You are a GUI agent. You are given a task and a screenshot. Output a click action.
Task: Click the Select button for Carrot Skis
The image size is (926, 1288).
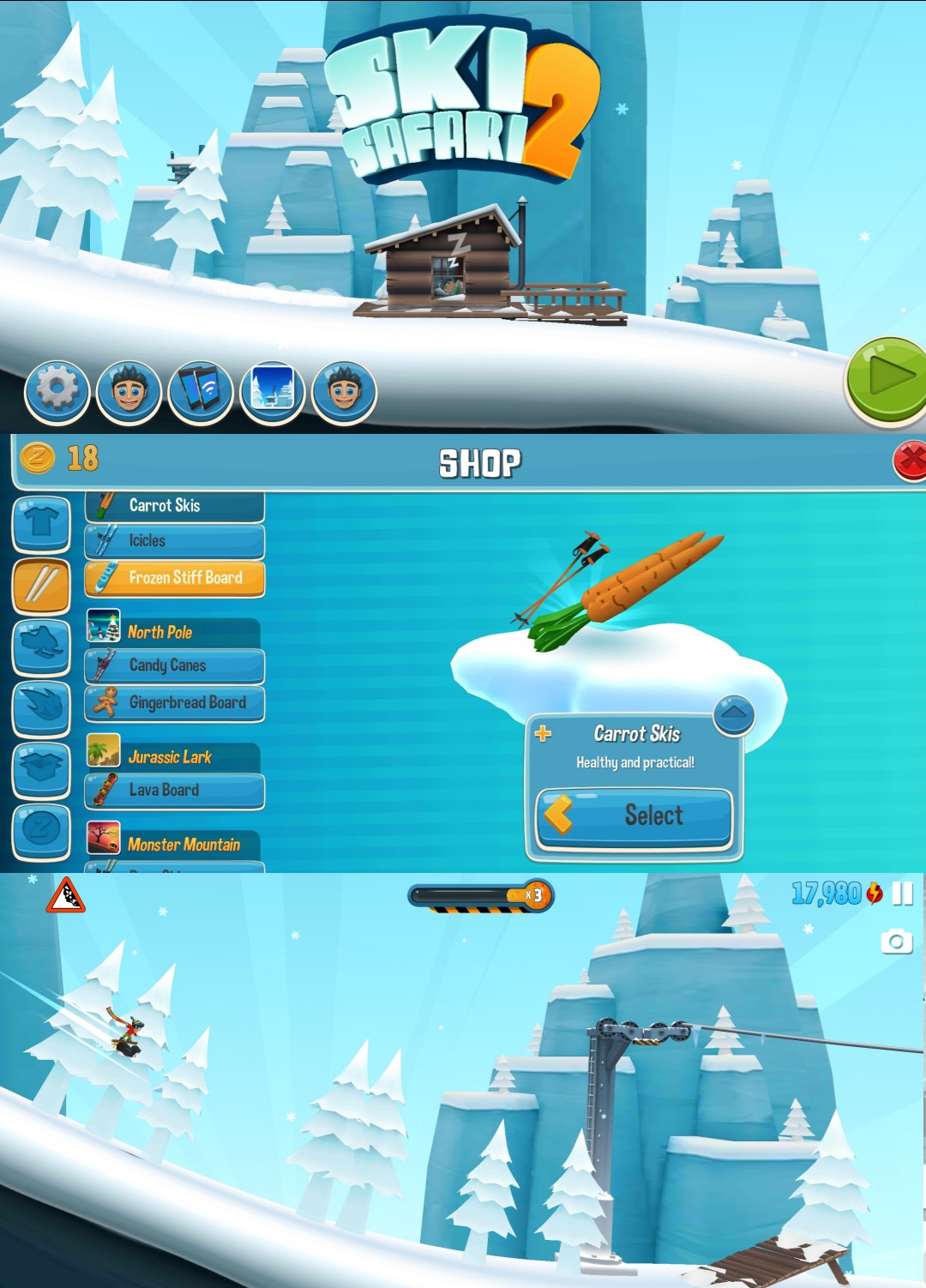pos(634,816)
